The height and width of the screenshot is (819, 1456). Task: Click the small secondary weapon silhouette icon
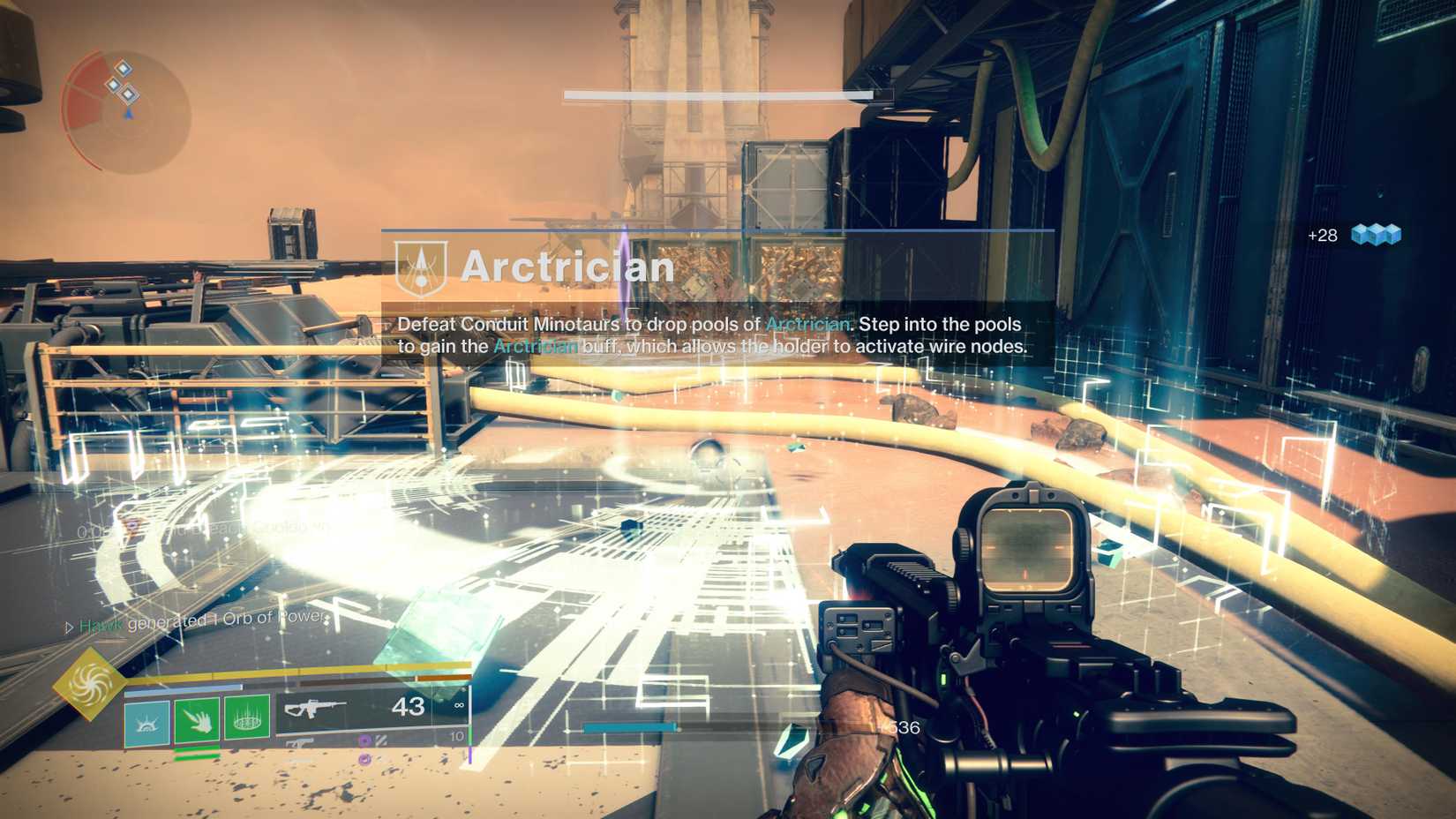coord(300,743)
